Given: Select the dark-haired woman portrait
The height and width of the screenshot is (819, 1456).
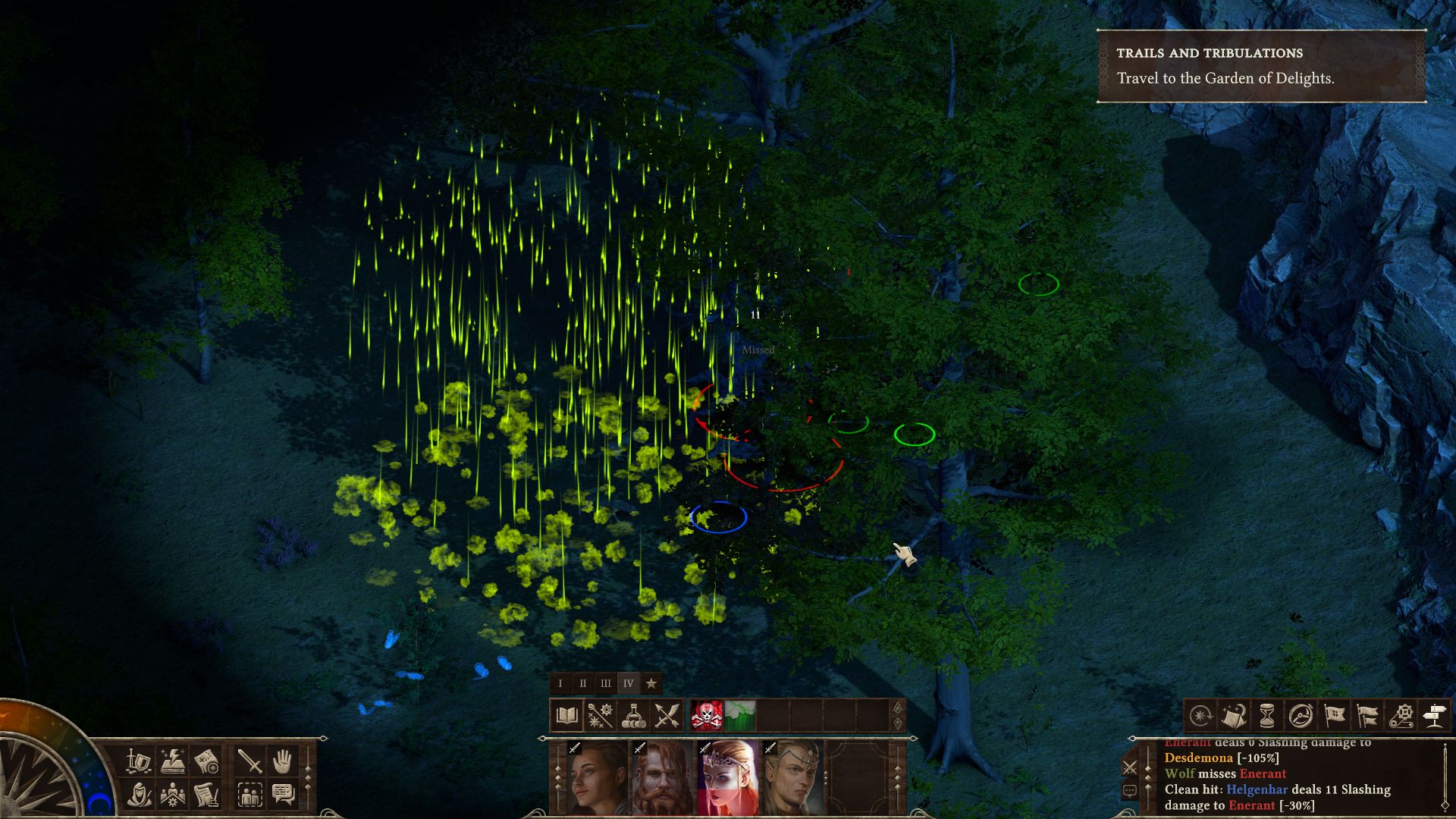Looking at the screenshot, I should tap(598, 779).
